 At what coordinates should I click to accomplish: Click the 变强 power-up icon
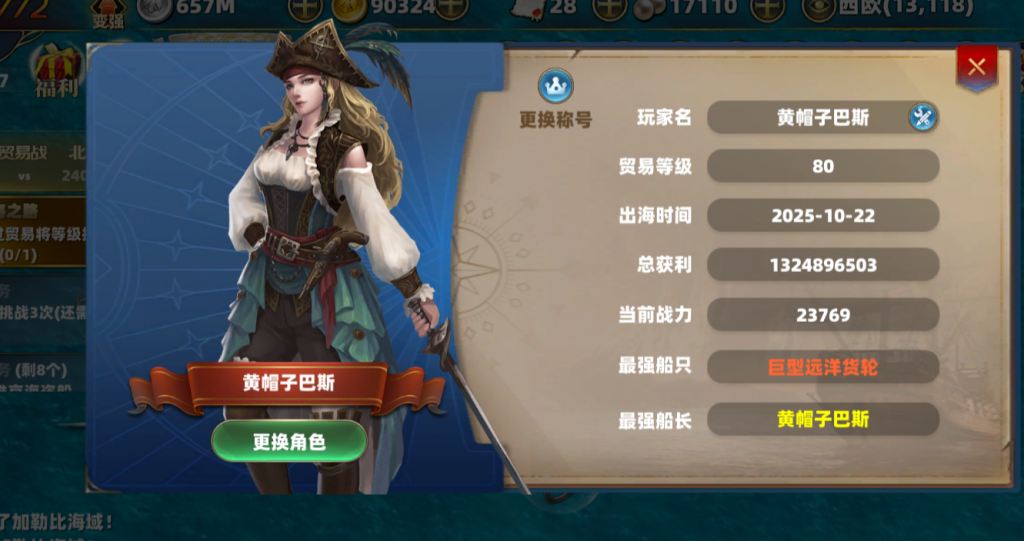[108, 12]
